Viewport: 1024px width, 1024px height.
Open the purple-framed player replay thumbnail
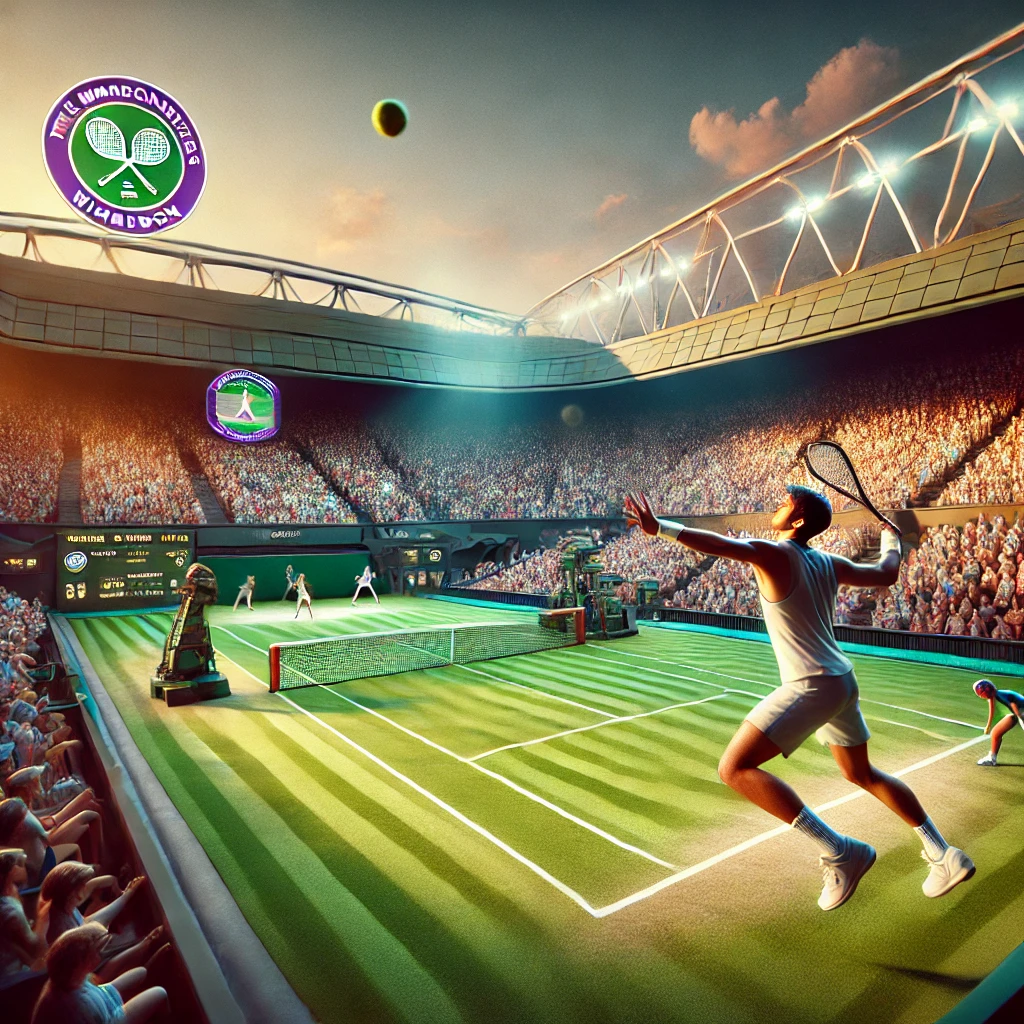pyautogui.click(x=243, y=405)
